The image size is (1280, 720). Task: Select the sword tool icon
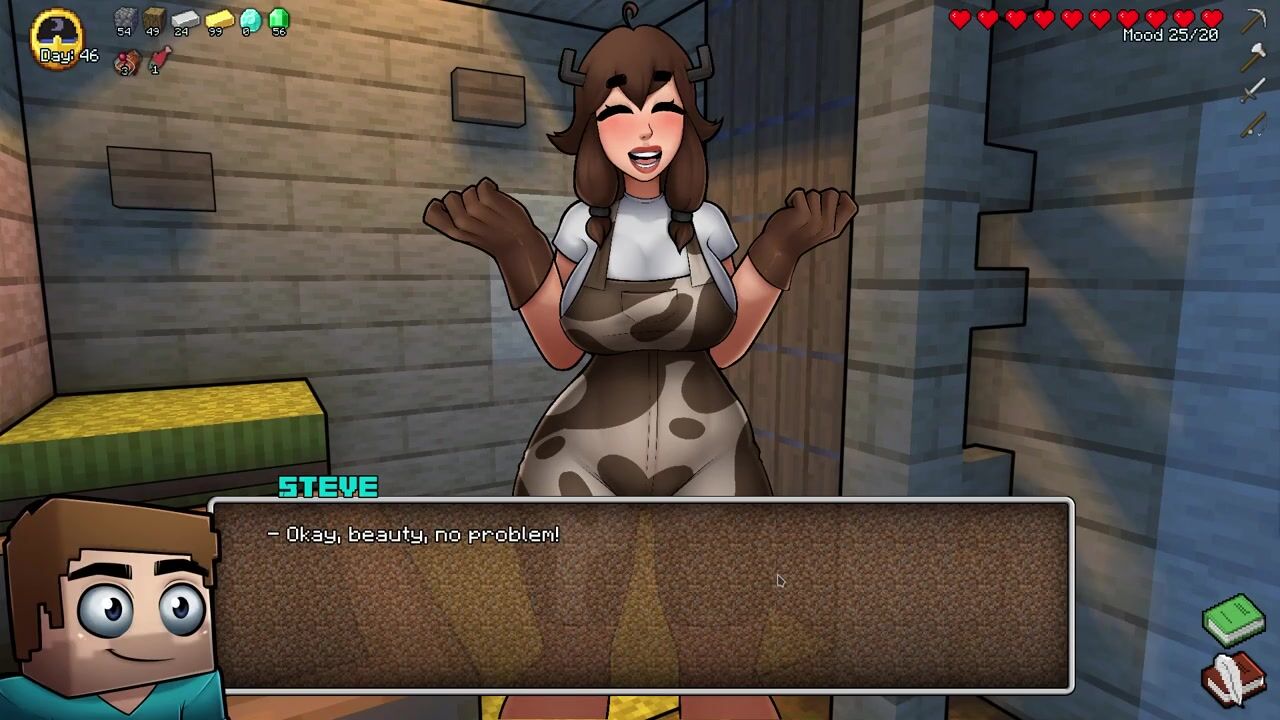click(x=1254, y=92)
